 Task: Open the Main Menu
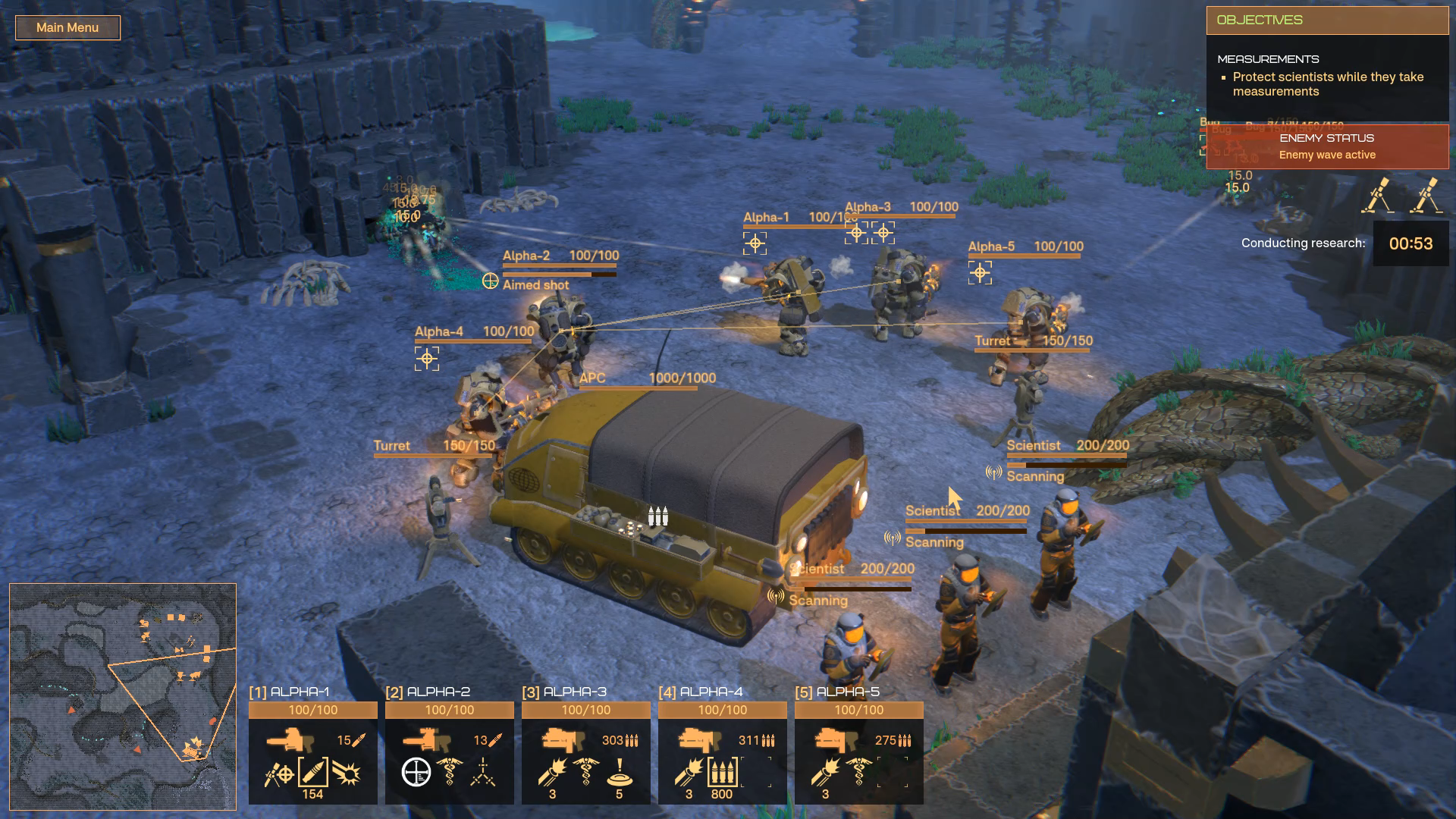click(x=67, y=28)
